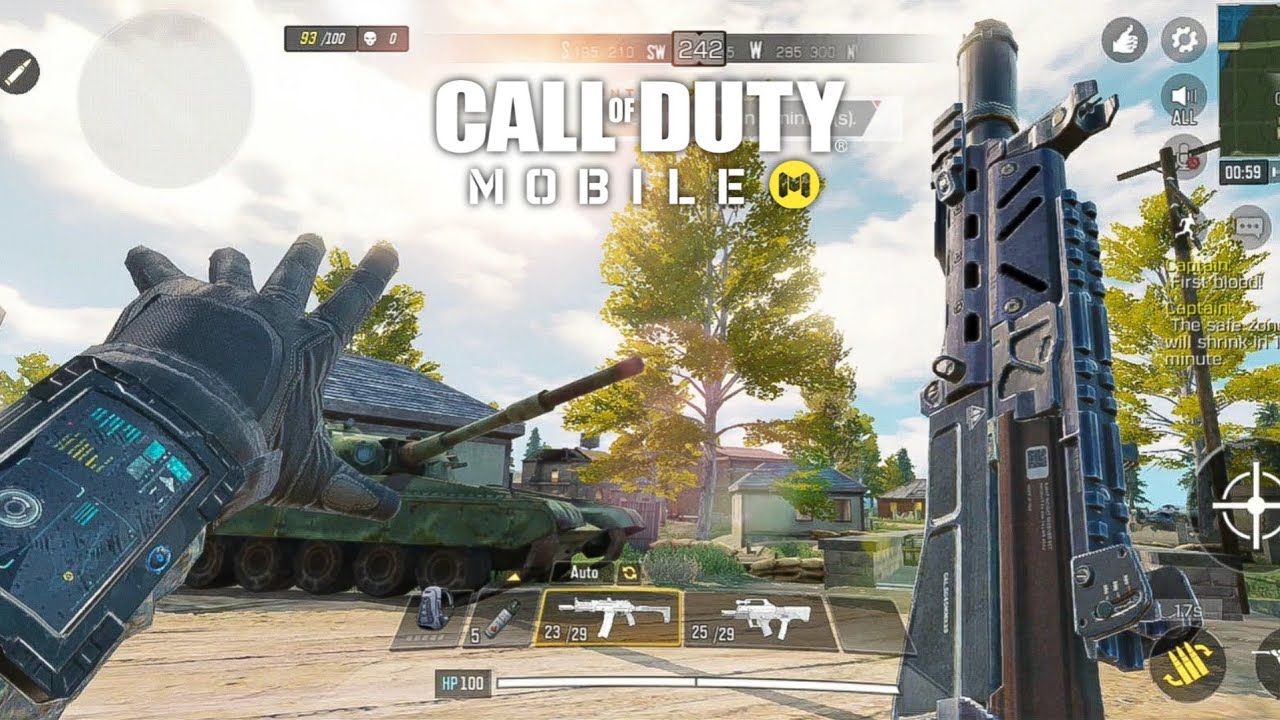Open the settings gear icon
Screen dimensions: 1280x720
click(x=1183, y=41)
